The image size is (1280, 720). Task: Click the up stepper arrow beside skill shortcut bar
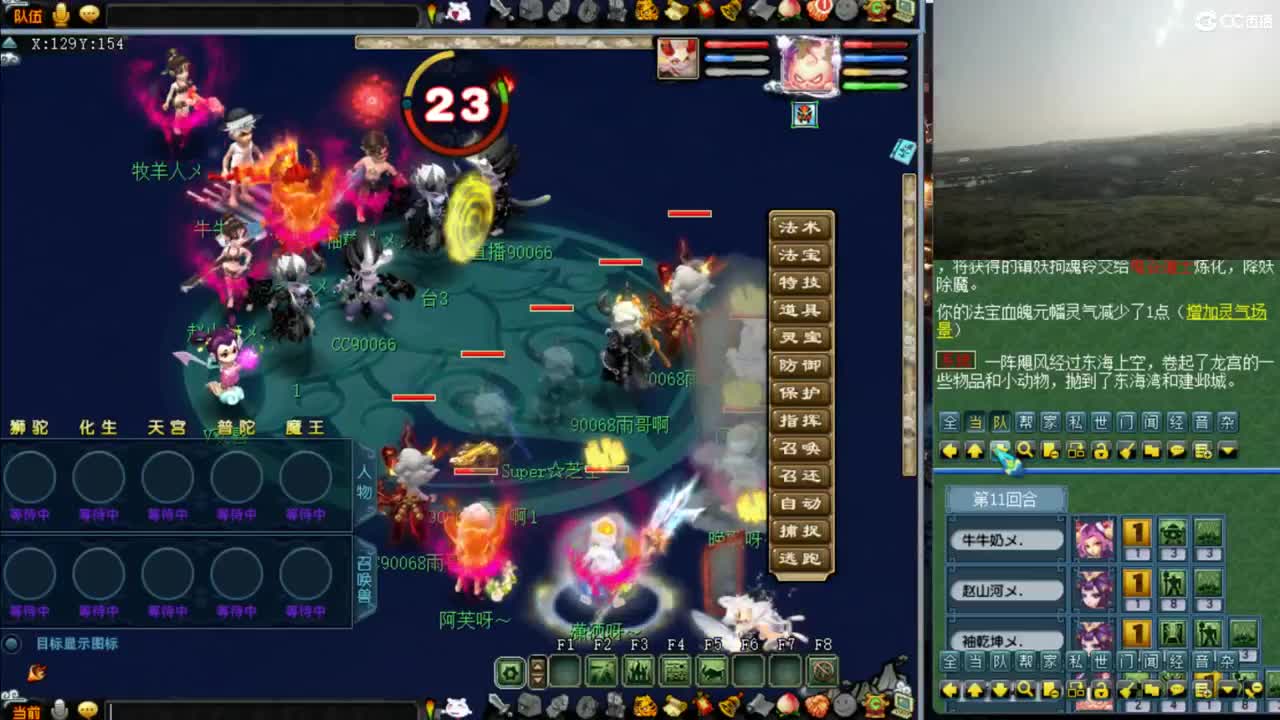(537, 665)
